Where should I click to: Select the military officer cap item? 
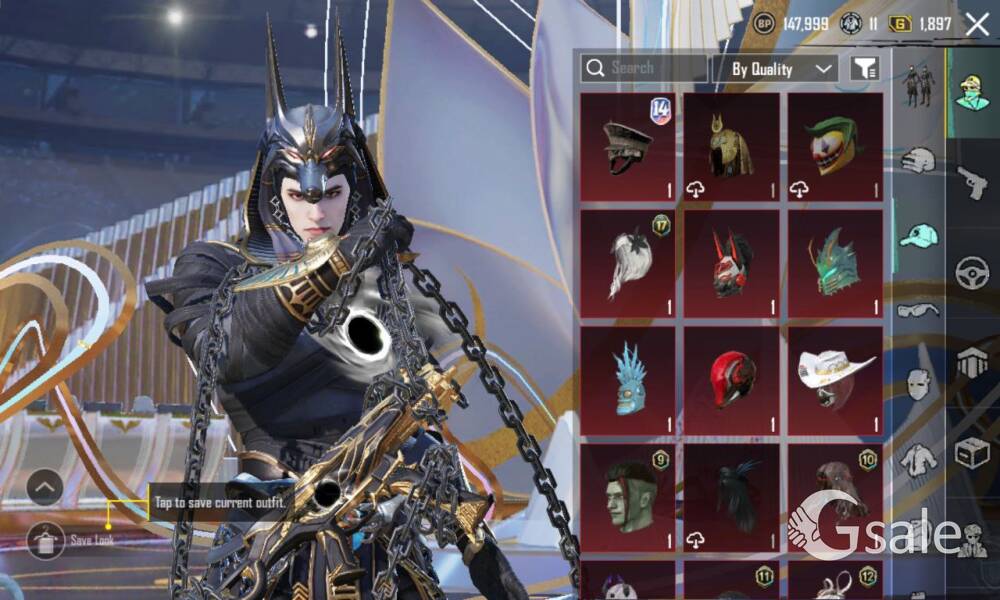(x=628, y=148)
